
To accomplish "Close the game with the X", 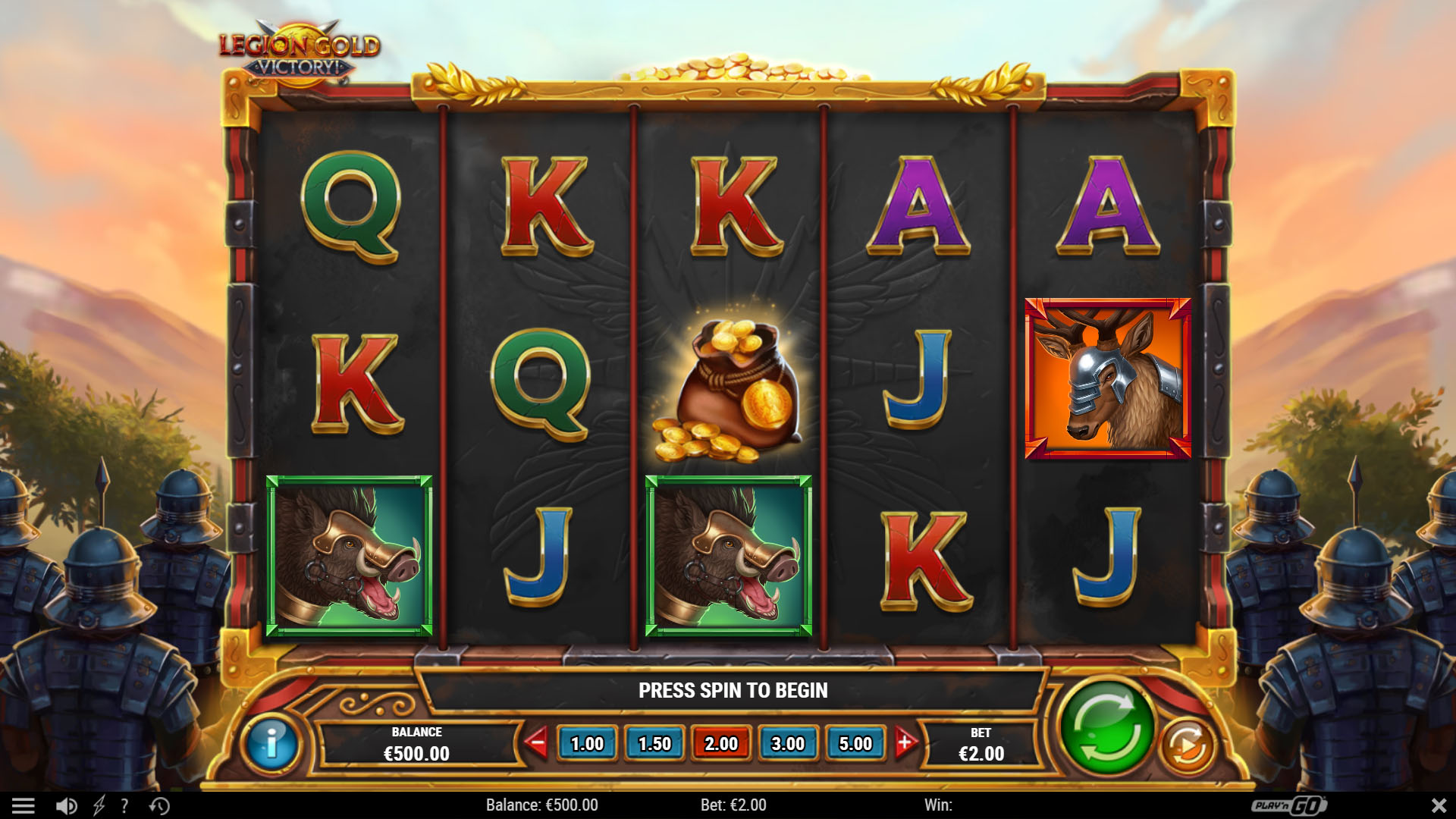I will click(1438, 805).
